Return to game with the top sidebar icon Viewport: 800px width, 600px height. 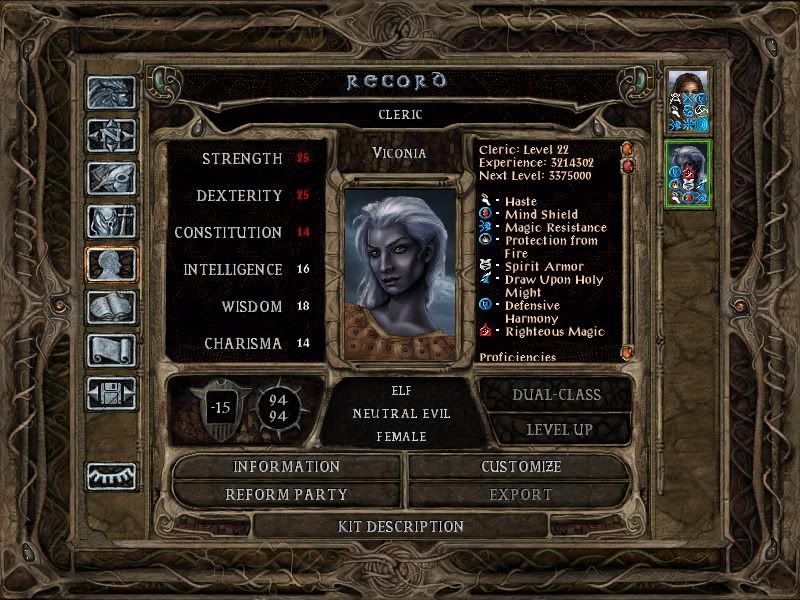tap(111, 93)
